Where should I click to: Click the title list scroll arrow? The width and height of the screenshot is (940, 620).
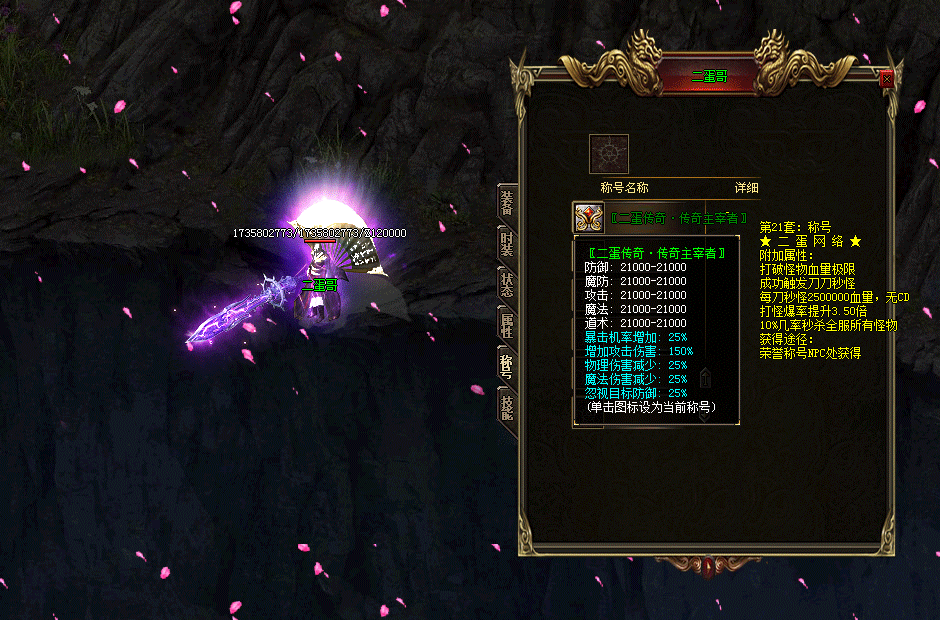point(705,378)
